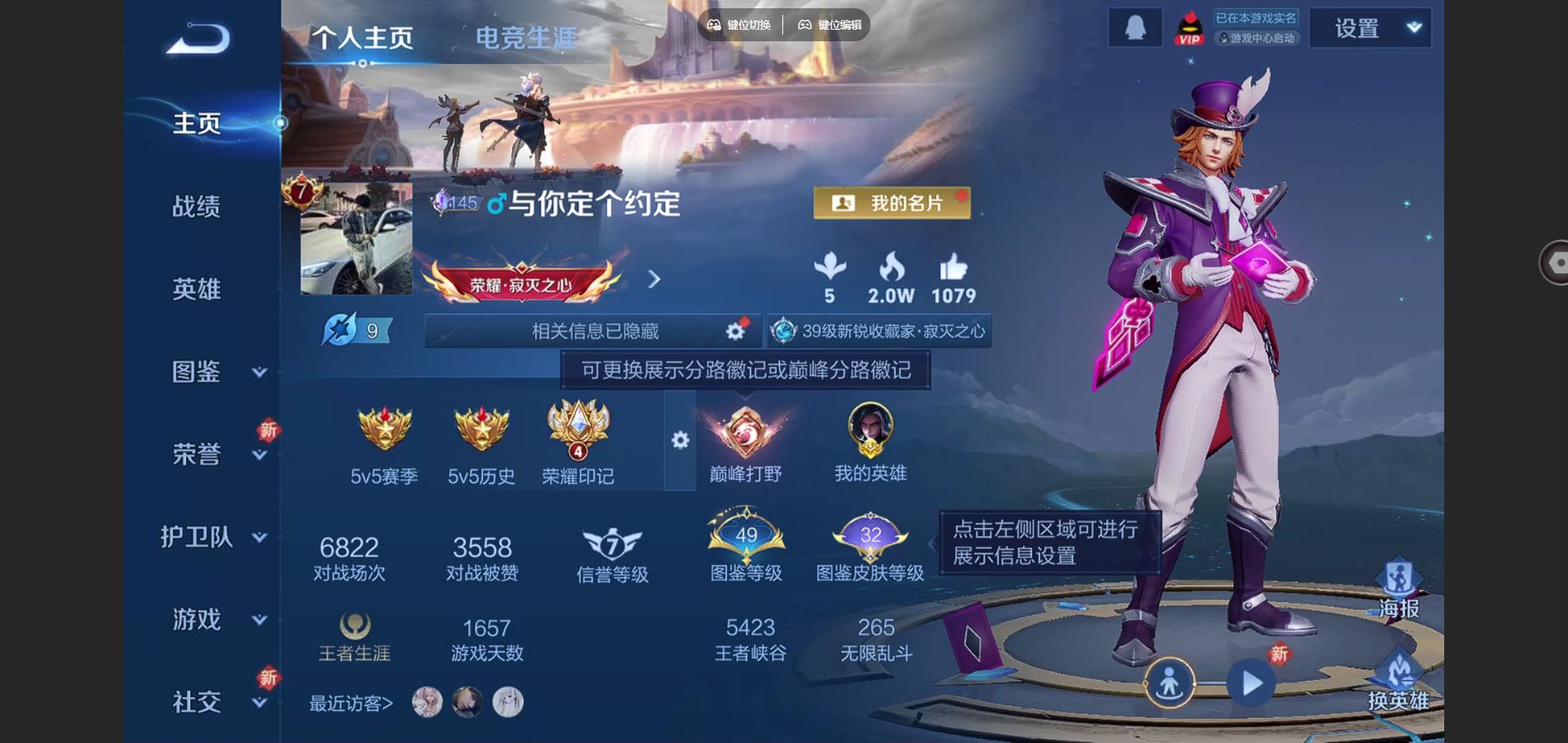Image resolution: width=1568 pixels, height=743 pixels.
Task: Click the VIP icon at top
Action: coord(1189,29)
